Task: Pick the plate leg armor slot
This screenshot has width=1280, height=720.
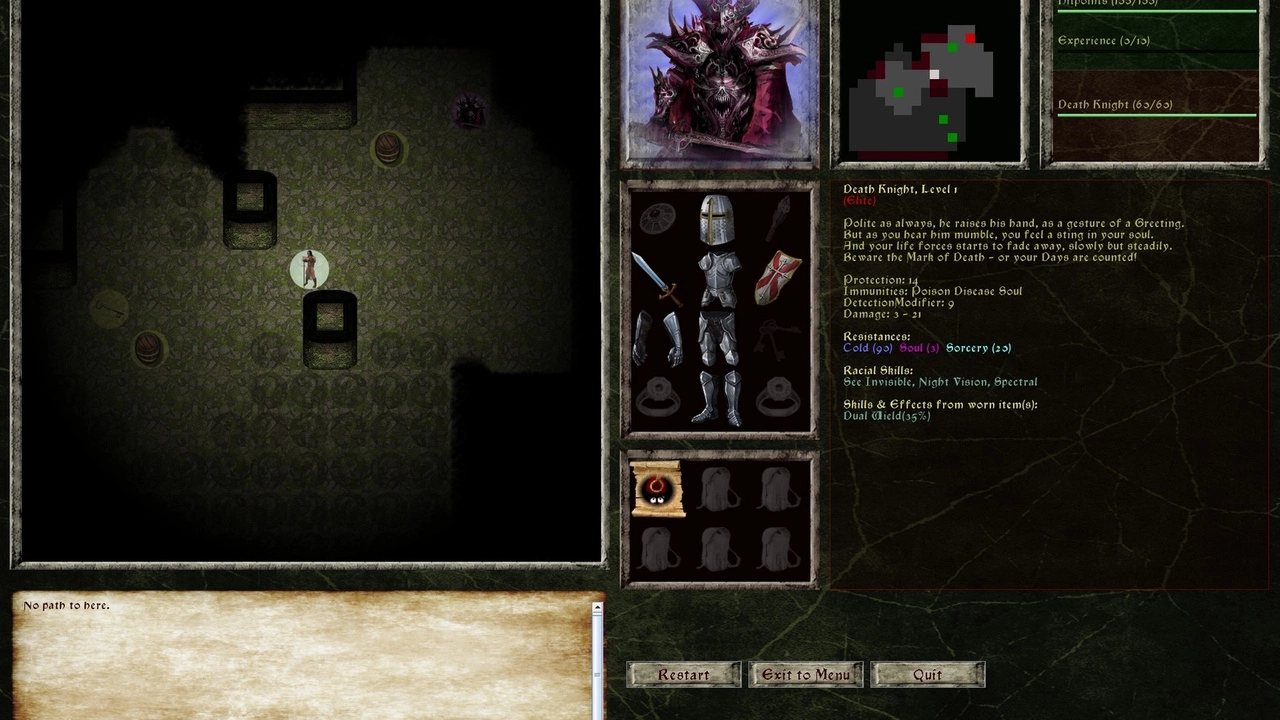Action: coord(717,340)
